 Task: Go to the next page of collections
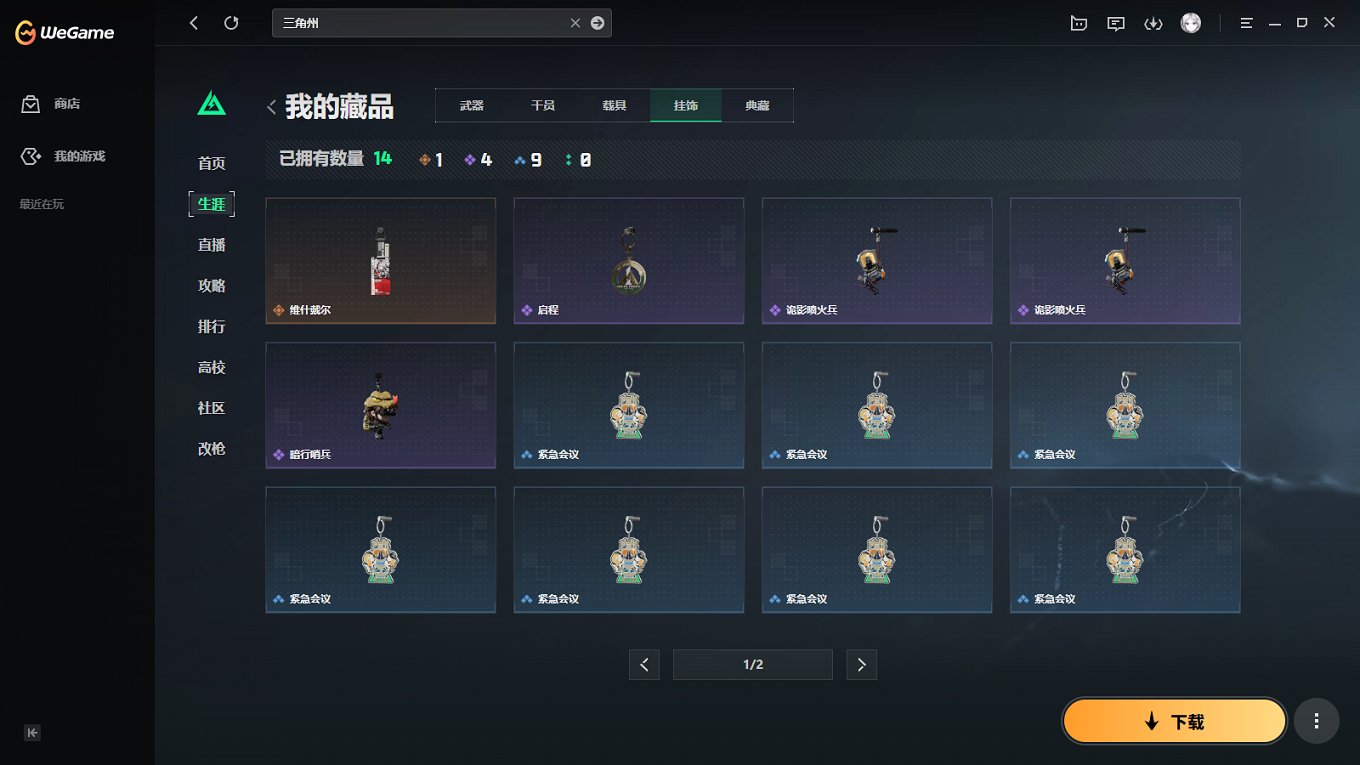(861, 664)
